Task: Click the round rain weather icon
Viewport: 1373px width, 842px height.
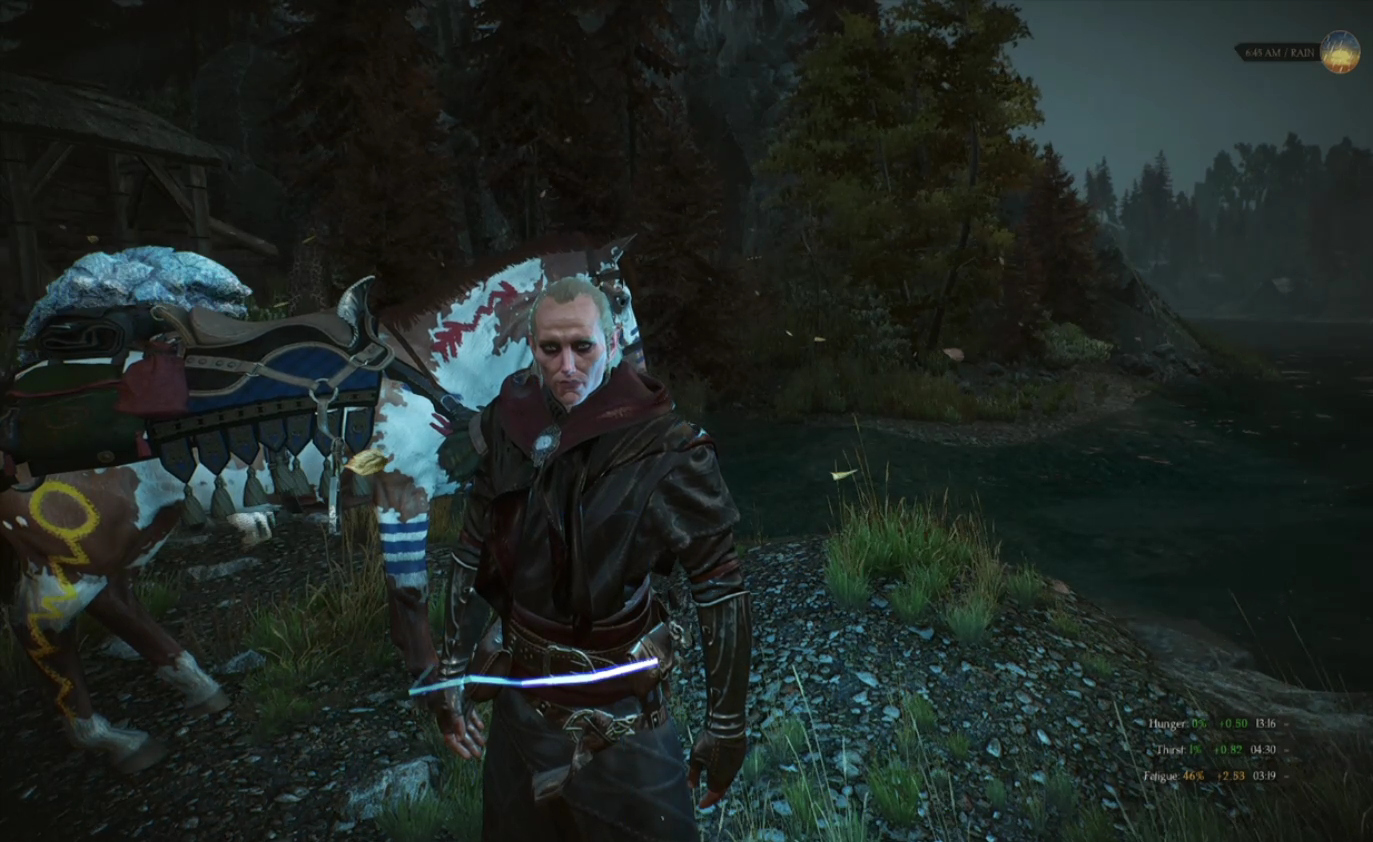Action: (1339, 52)
